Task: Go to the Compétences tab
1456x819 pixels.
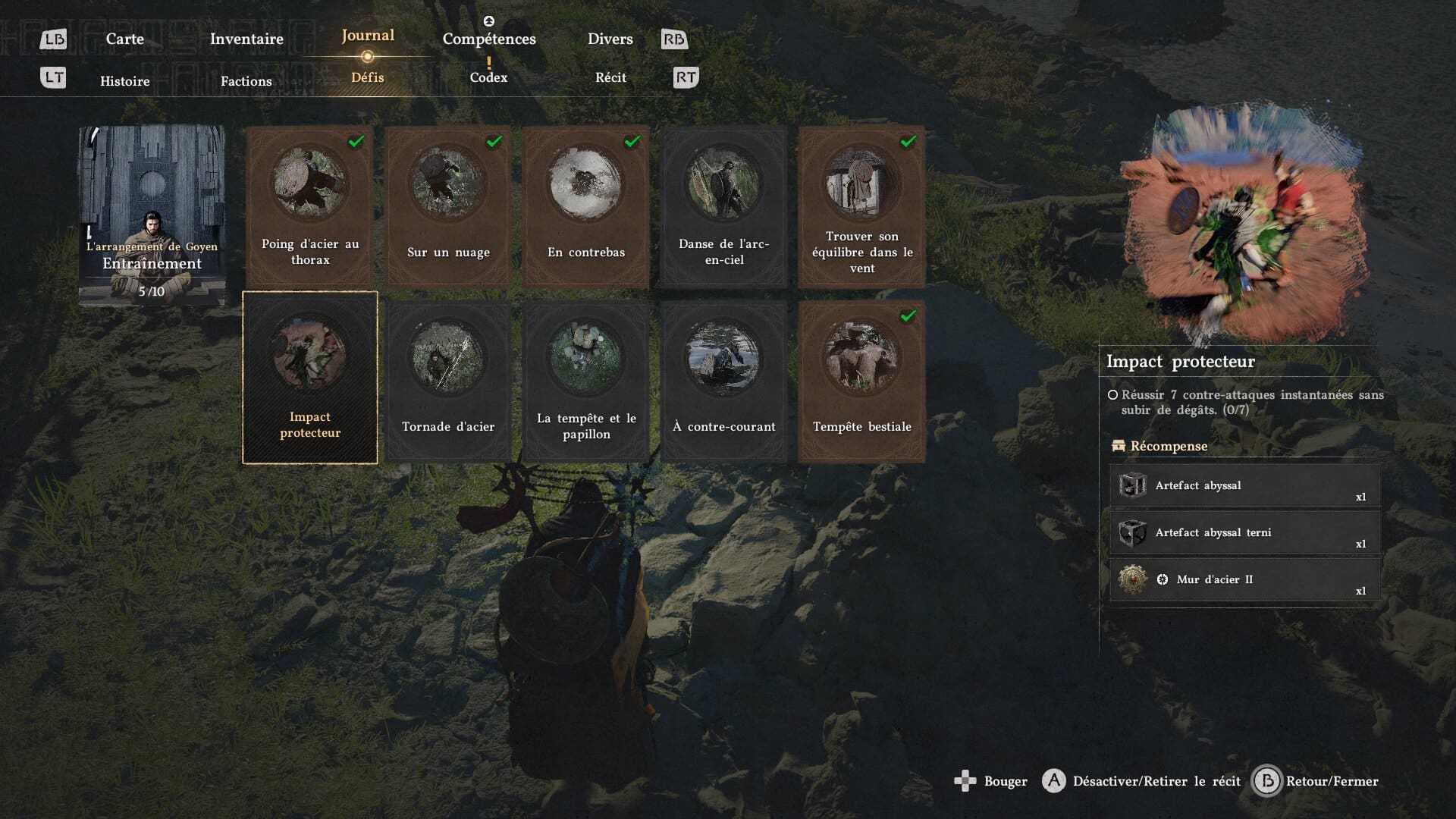Action: [x=489, y=39]
